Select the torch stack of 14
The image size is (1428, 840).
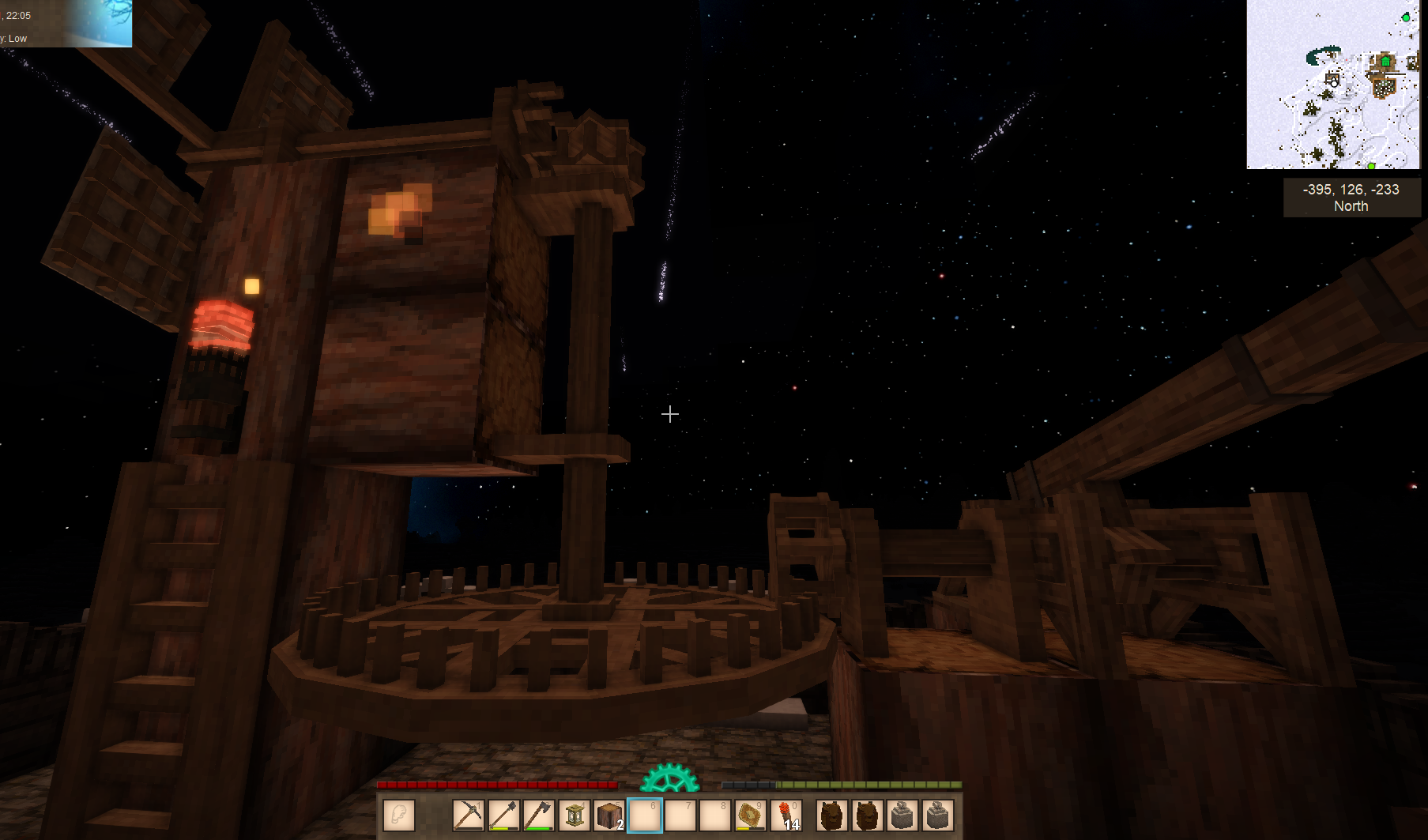[786, 816]
